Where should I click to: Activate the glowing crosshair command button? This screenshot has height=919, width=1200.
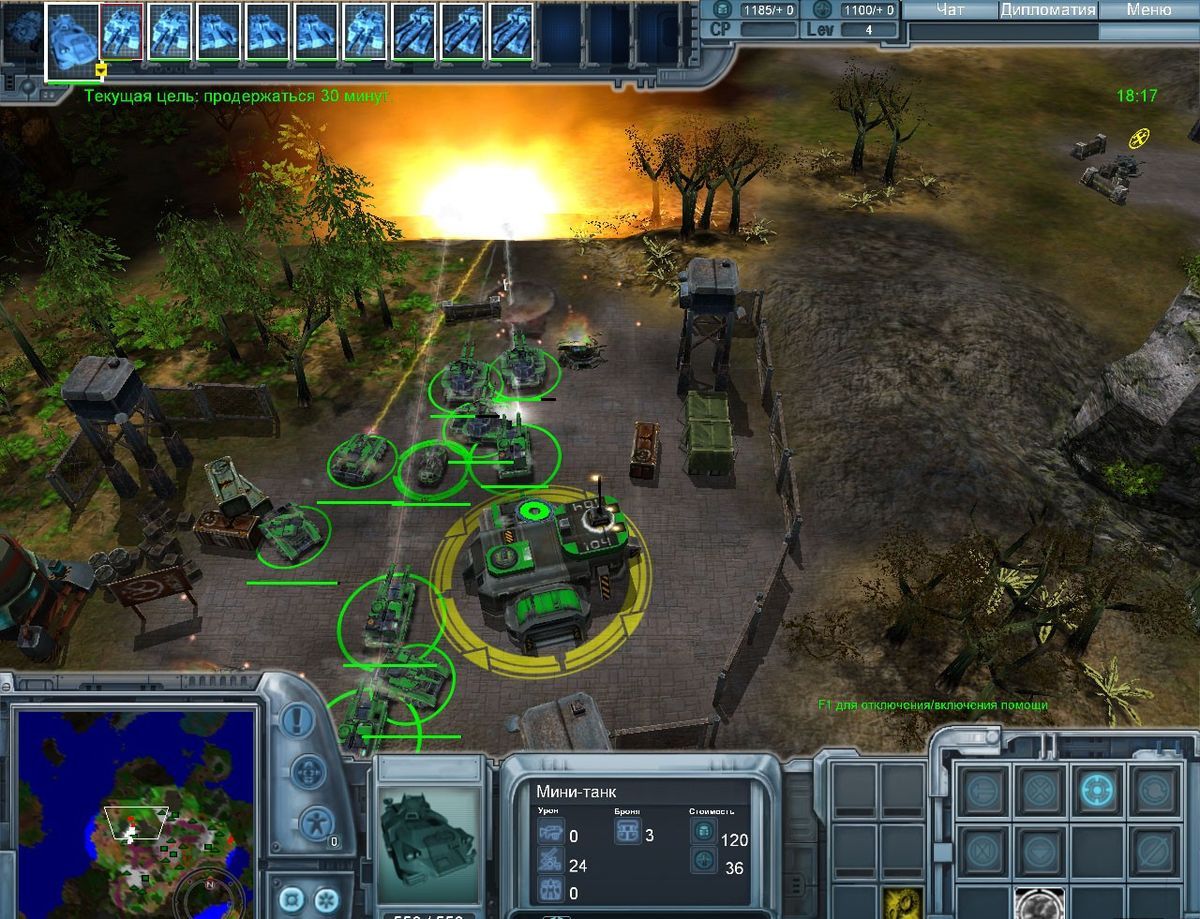click(x=1098, y=791)
